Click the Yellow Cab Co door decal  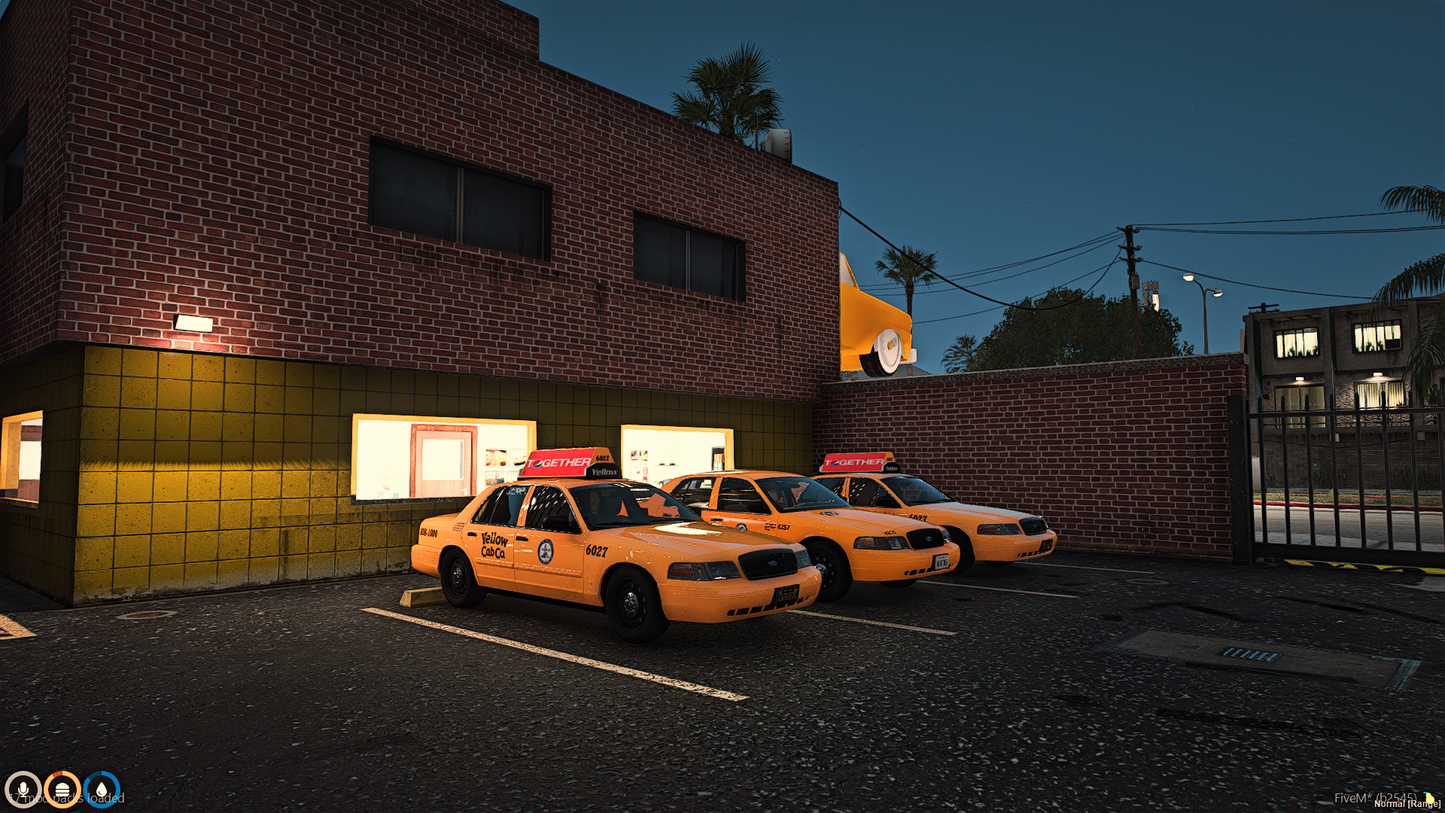pos(493,546)
